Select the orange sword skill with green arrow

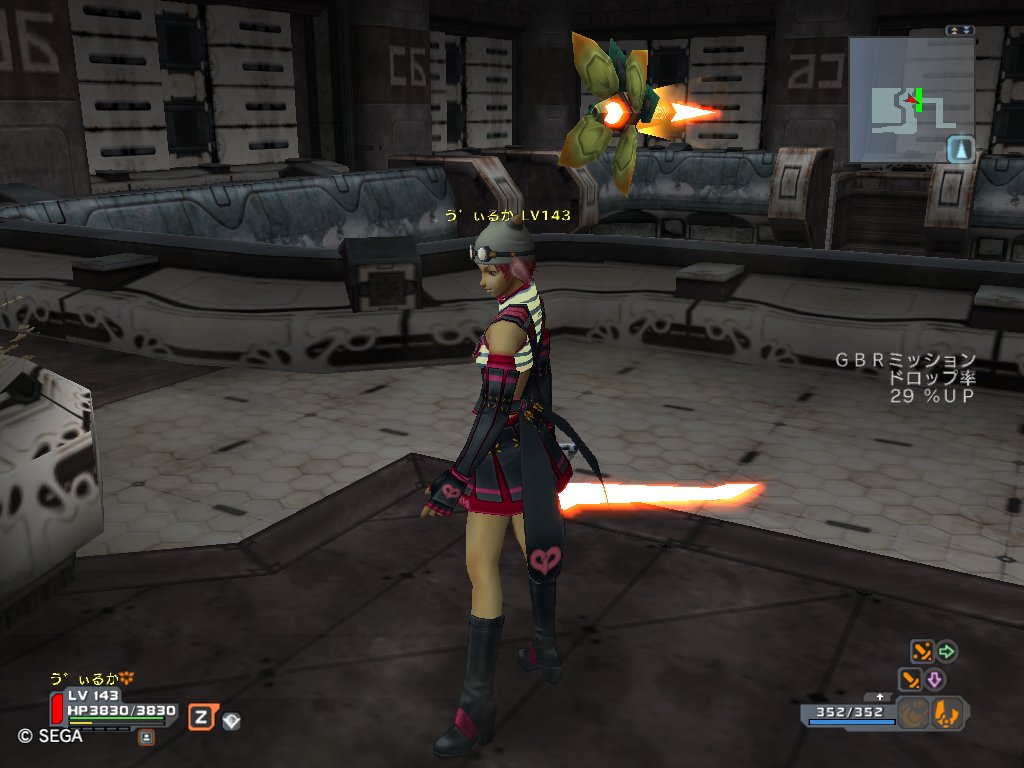pyautogui.click(x=921, y=652)
